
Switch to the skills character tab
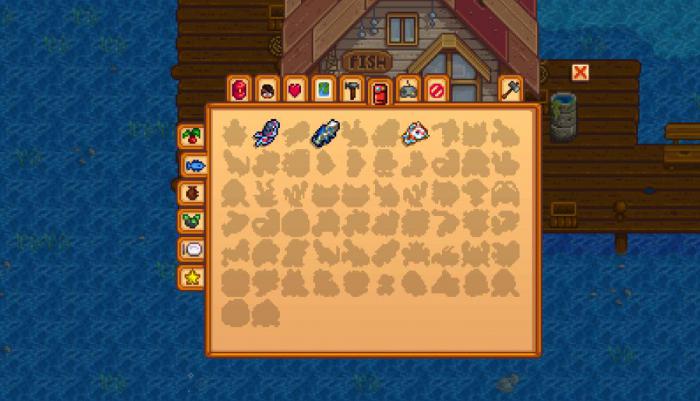tap(267, 90)
